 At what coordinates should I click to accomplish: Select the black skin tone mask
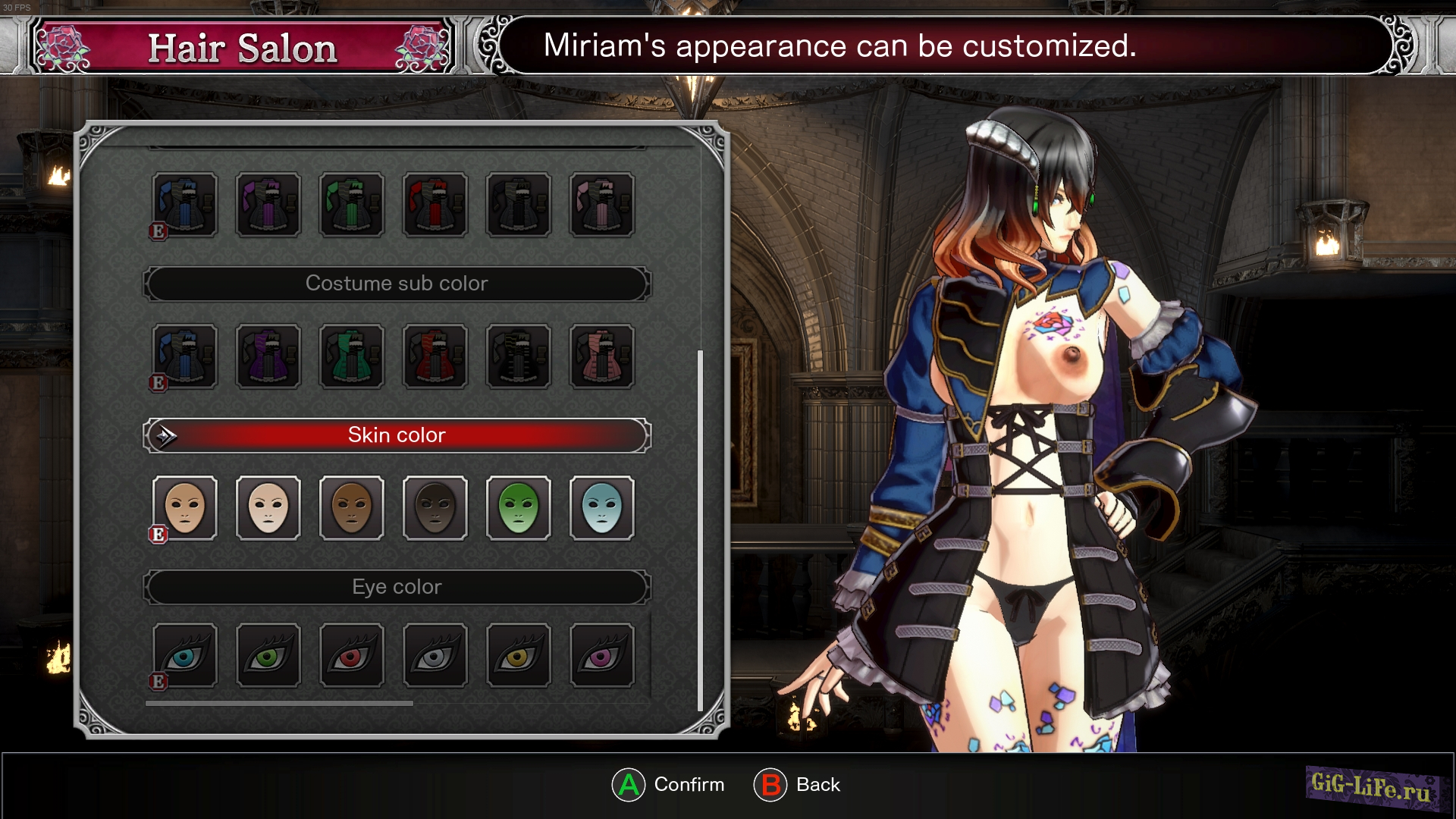435,508
